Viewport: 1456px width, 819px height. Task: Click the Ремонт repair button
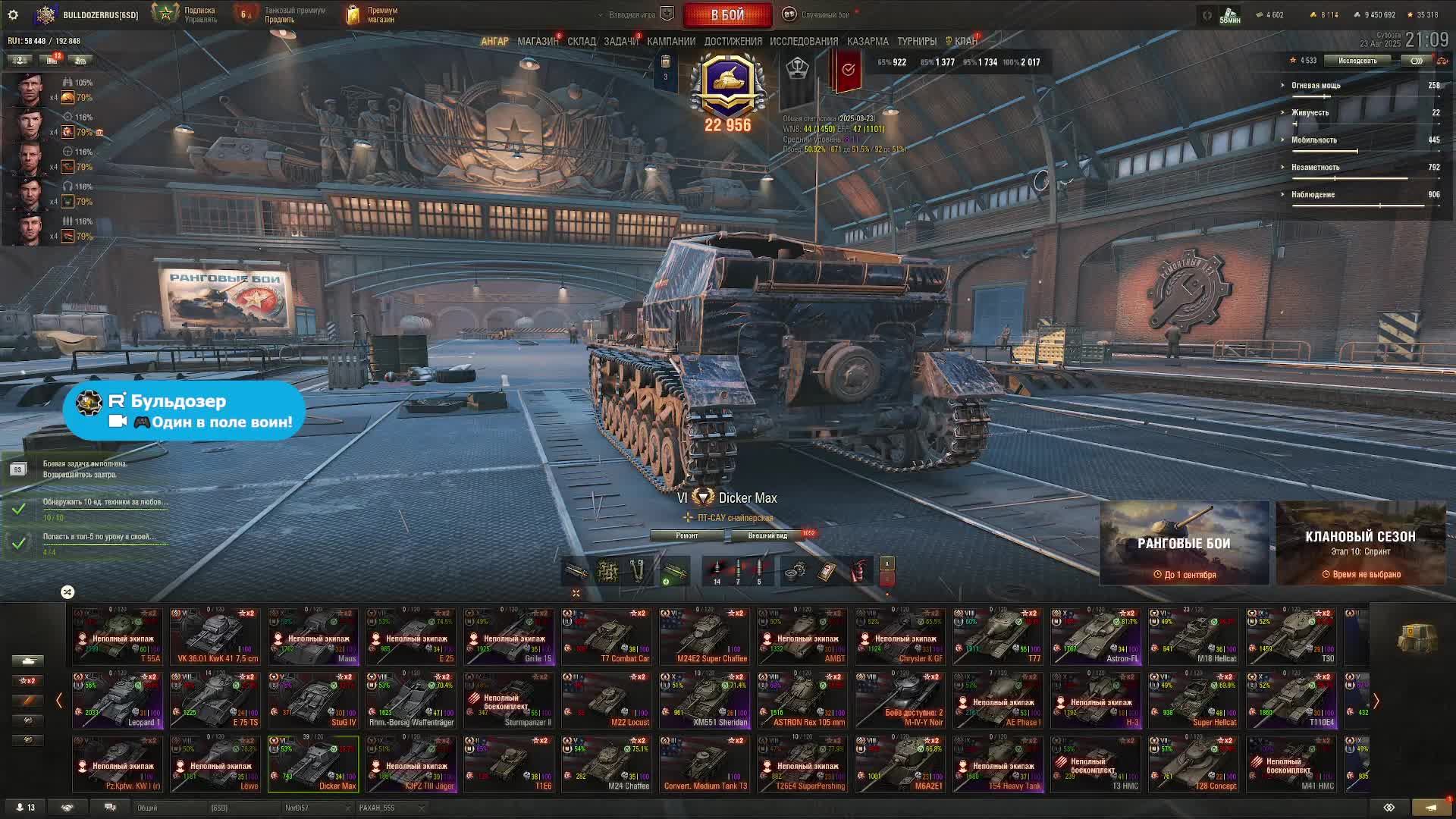click(687, 535)
